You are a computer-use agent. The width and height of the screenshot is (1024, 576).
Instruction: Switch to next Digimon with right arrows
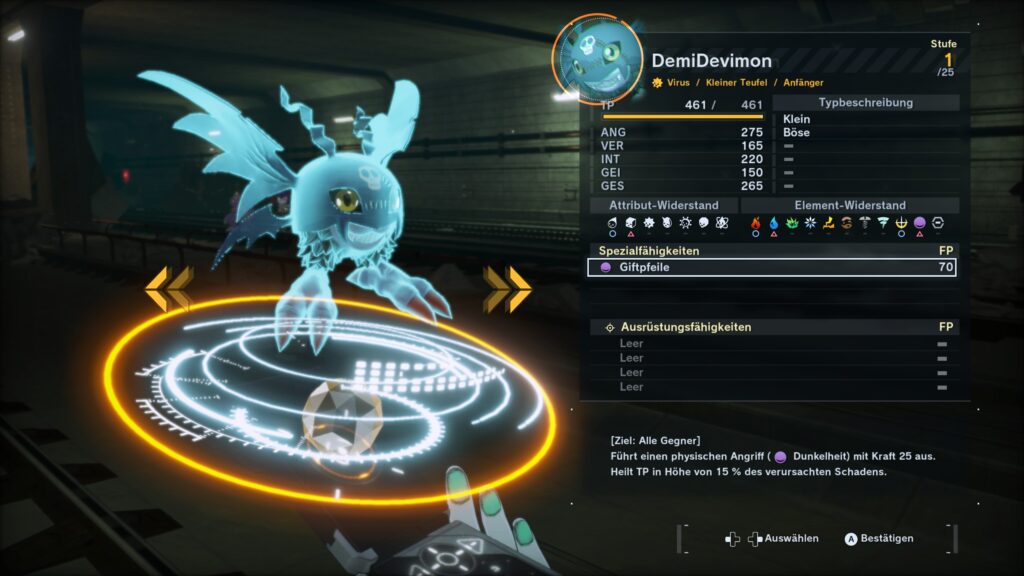507,288
